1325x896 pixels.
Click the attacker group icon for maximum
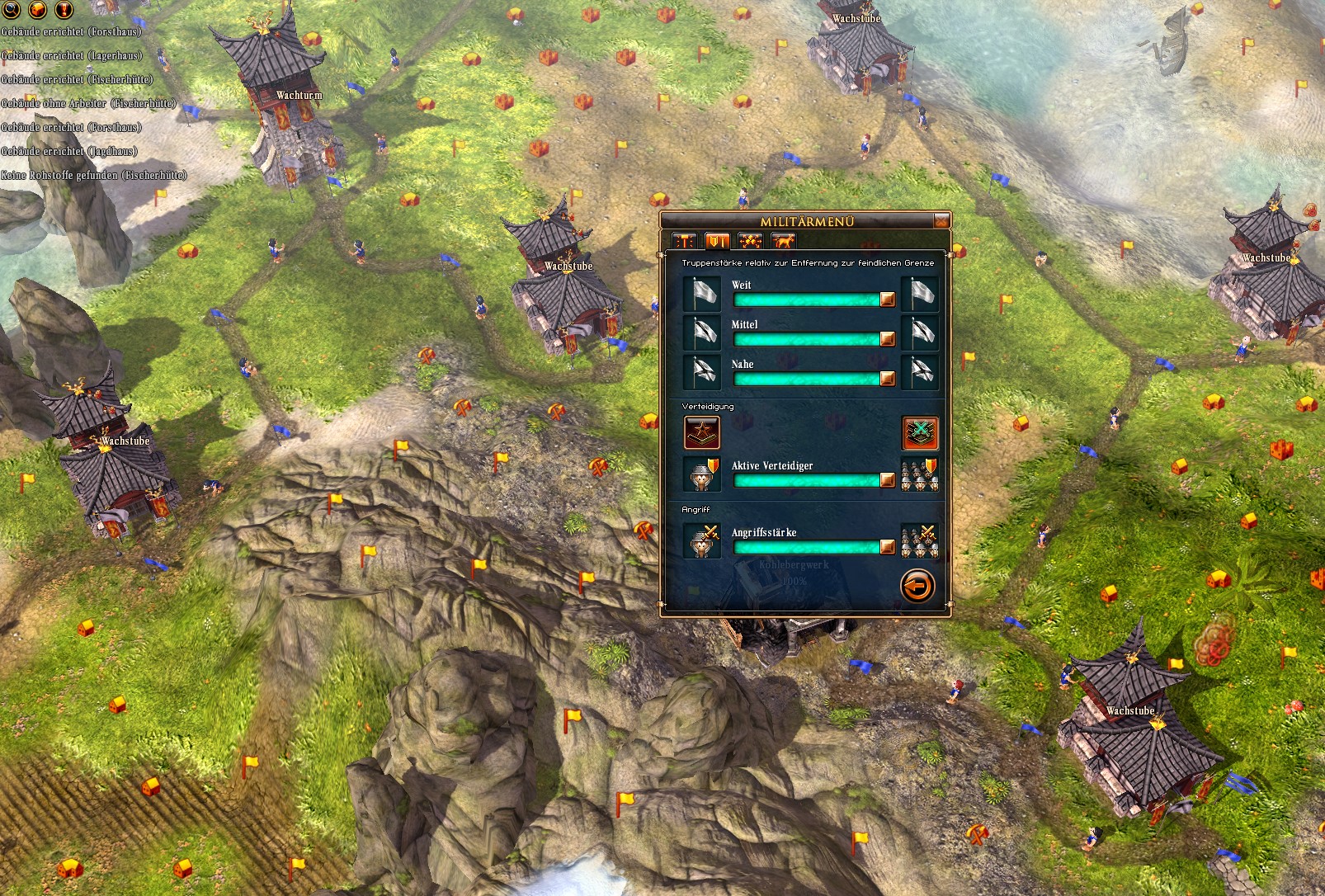920,541
